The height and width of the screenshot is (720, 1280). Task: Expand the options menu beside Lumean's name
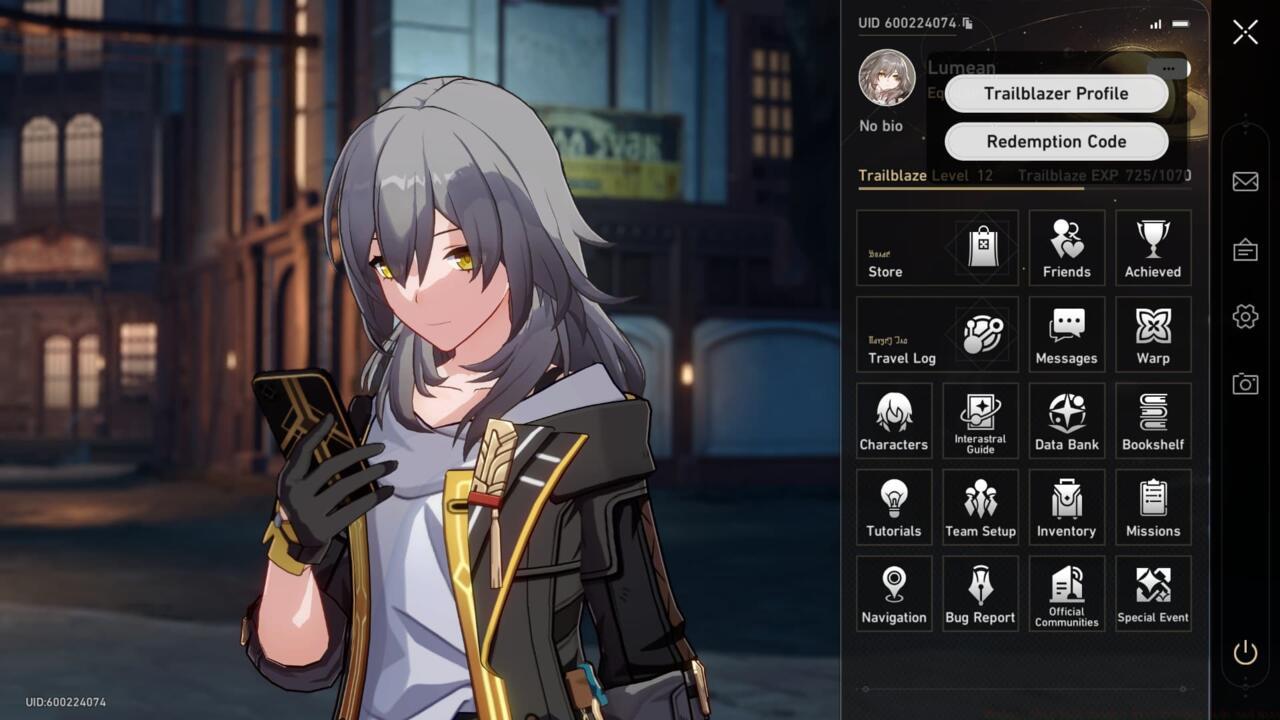click(1168, 68)
